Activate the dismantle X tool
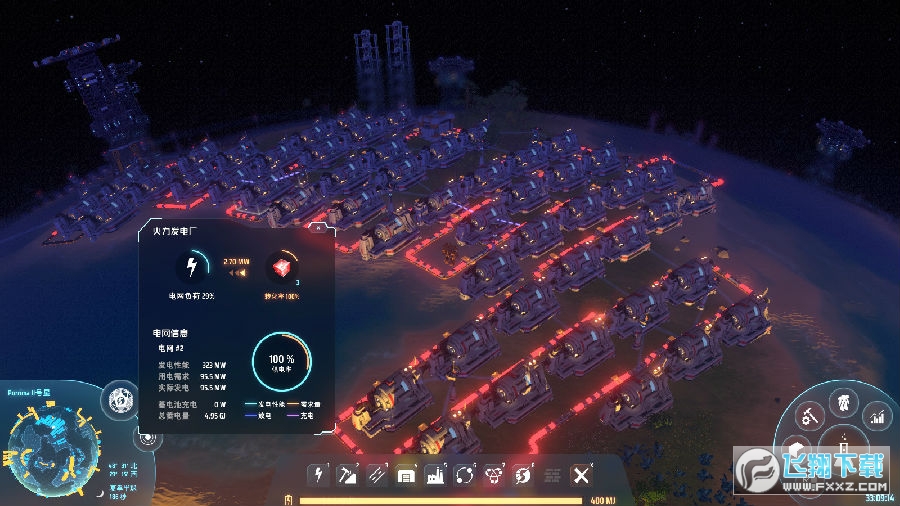This screenshot has height=506, width=900. [581, 475]
